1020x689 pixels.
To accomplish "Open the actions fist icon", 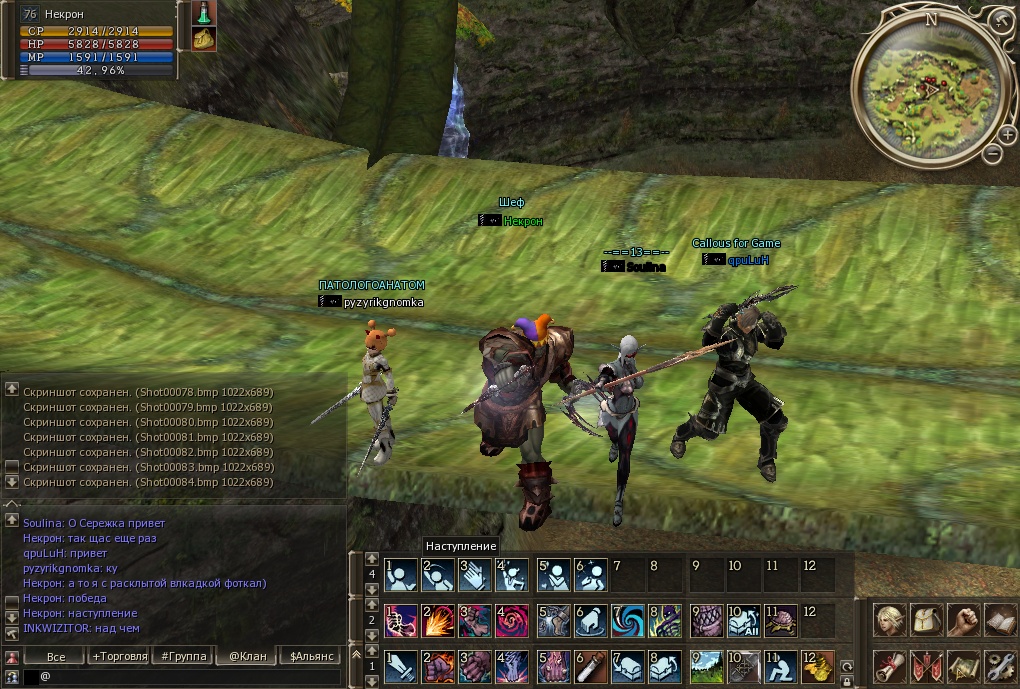I will [962, 620].
